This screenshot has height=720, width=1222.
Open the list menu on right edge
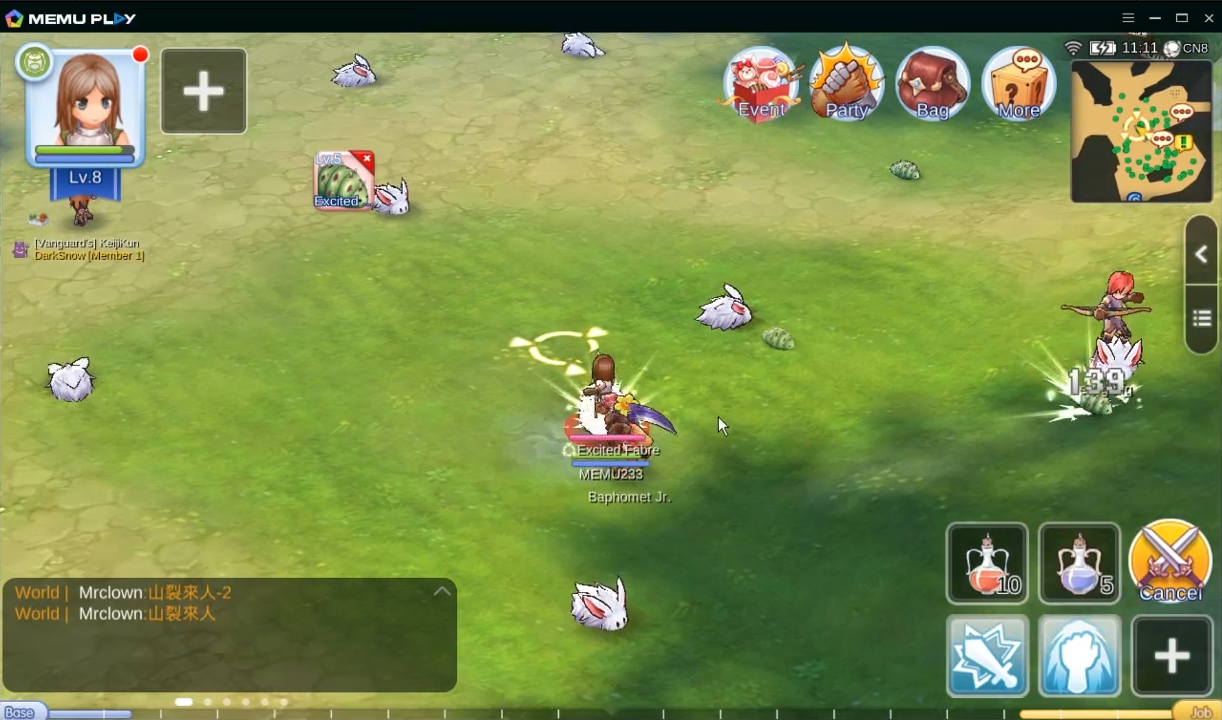(x=1201, y=319)
